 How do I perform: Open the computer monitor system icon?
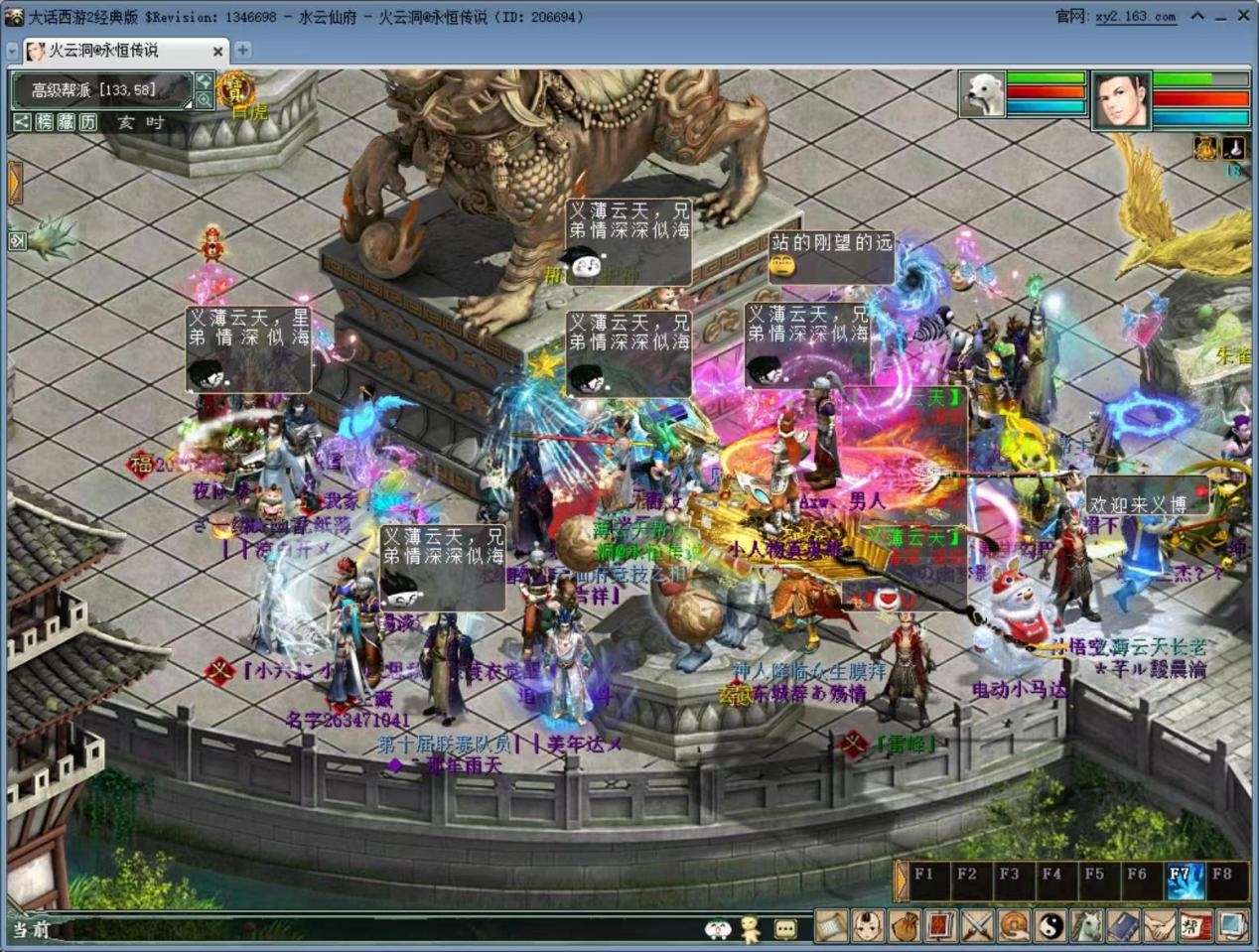(x=1232, y=926)
